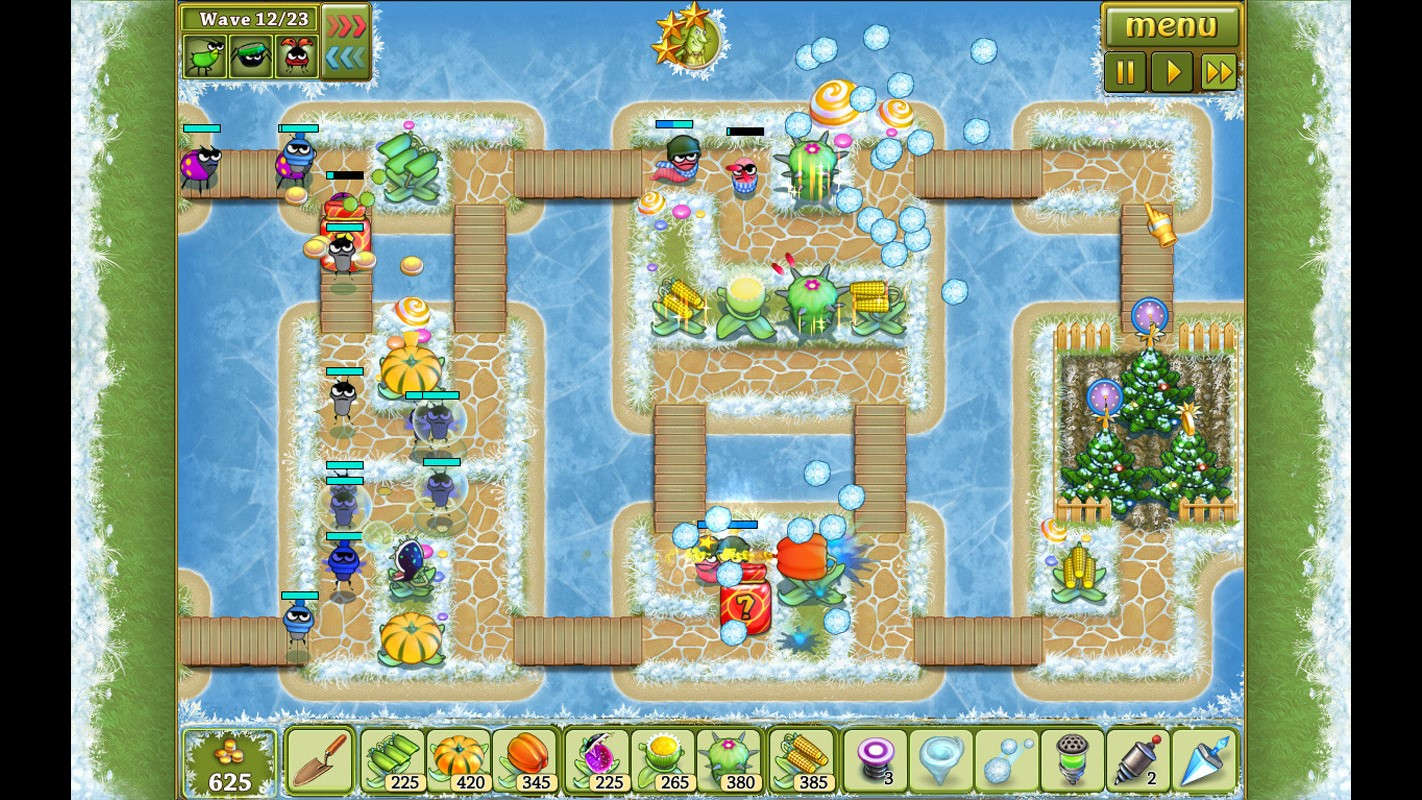1422x800 pixels.
Task: Select the tornado ability
Action: tap(939, 760)
